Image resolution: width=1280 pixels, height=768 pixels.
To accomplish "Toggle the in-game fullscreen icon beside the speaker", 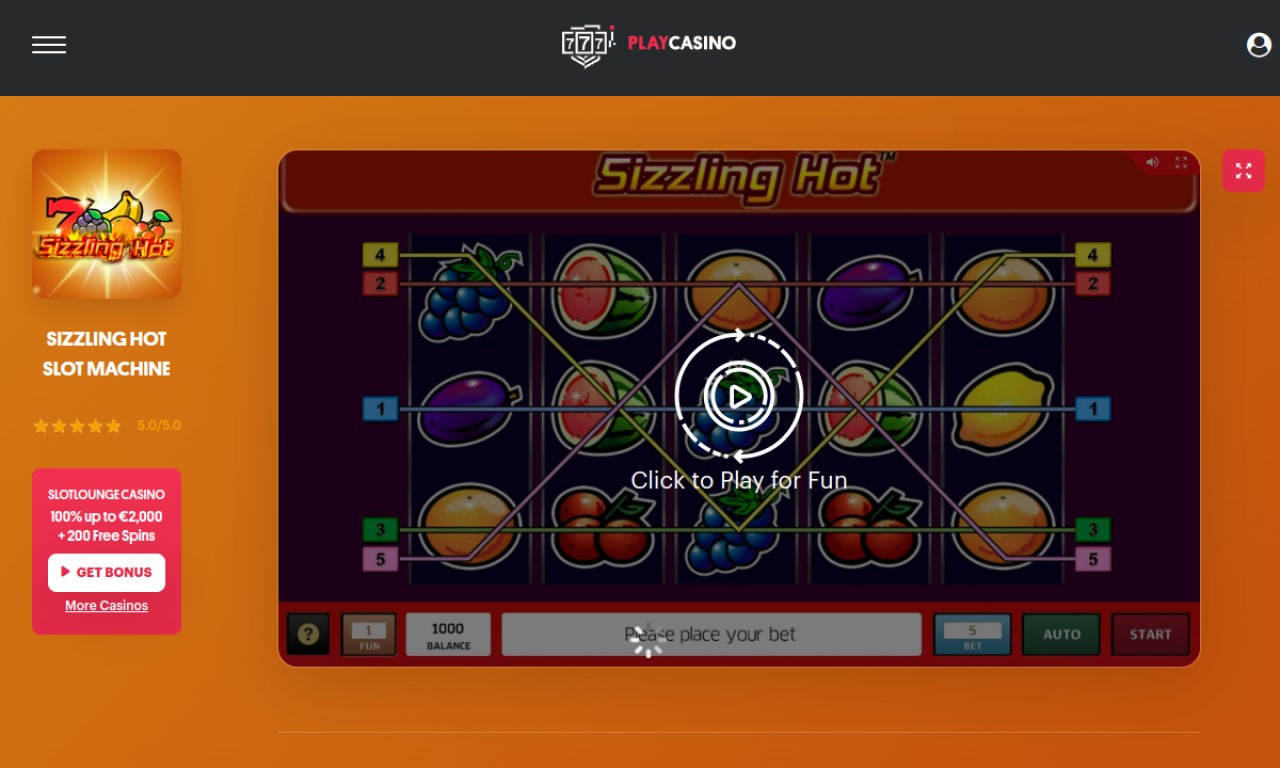I will (1181, 162).
